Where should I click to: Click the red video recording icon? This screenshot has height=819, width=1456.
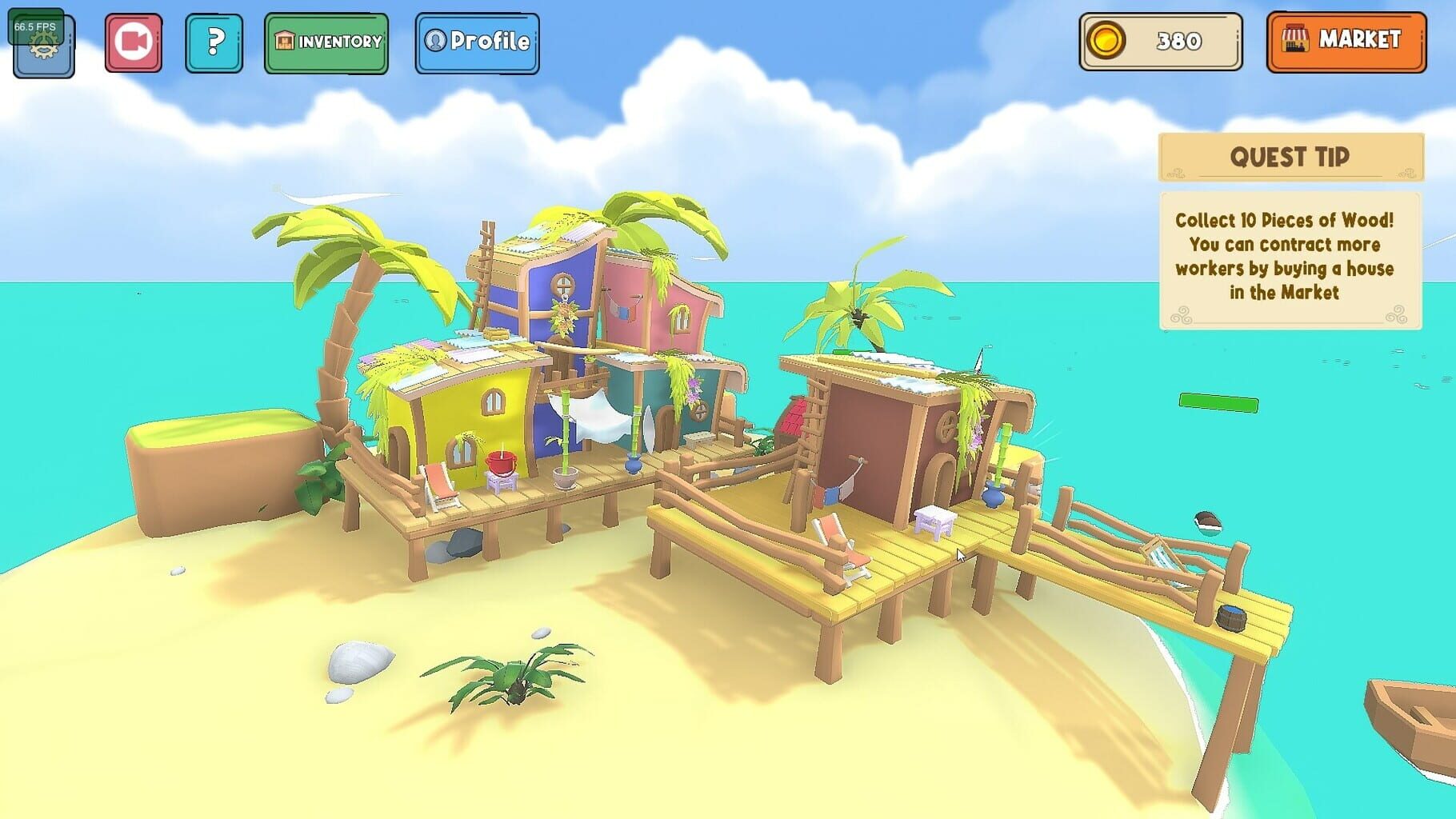133,42
